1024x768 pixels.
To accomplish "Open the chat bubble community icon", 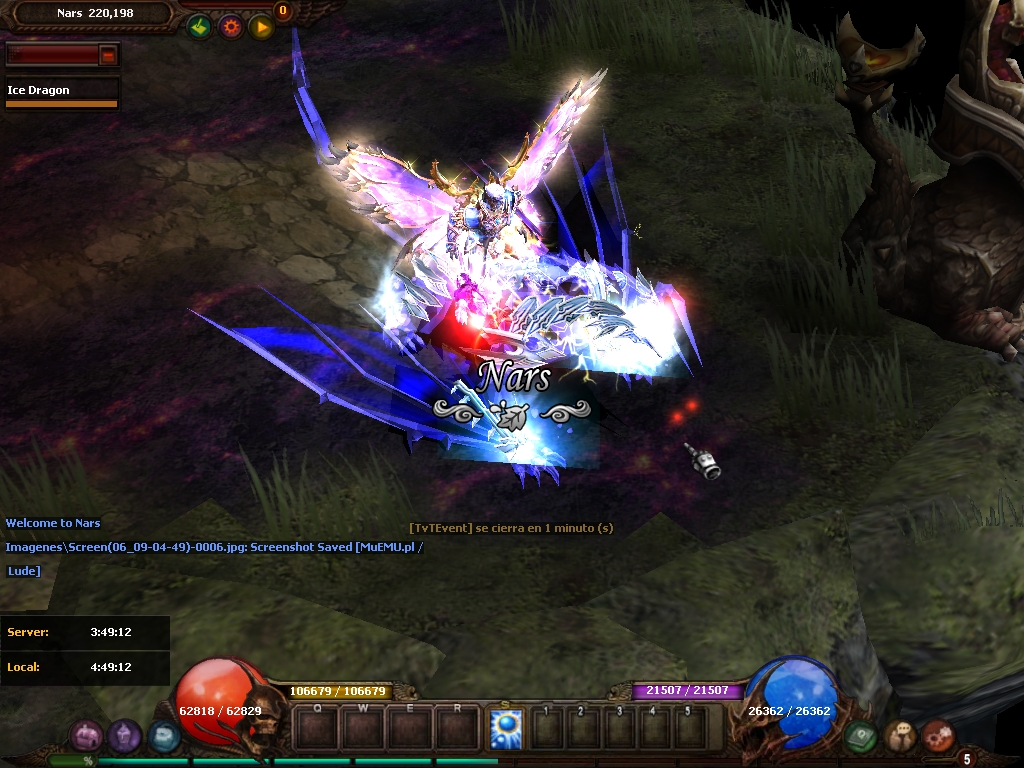I will point(900,737).
